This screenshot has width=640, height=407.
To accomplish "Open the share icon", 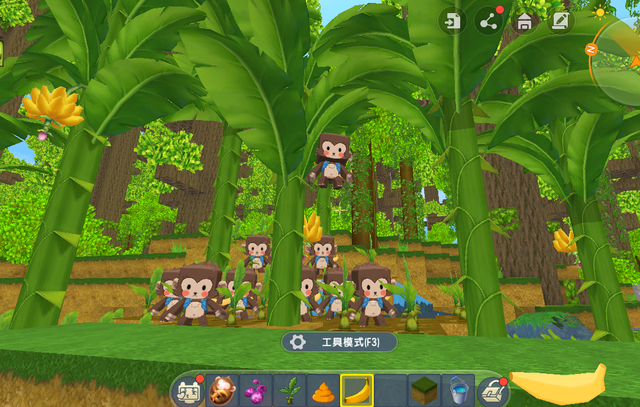I will (x=489, y=22).
